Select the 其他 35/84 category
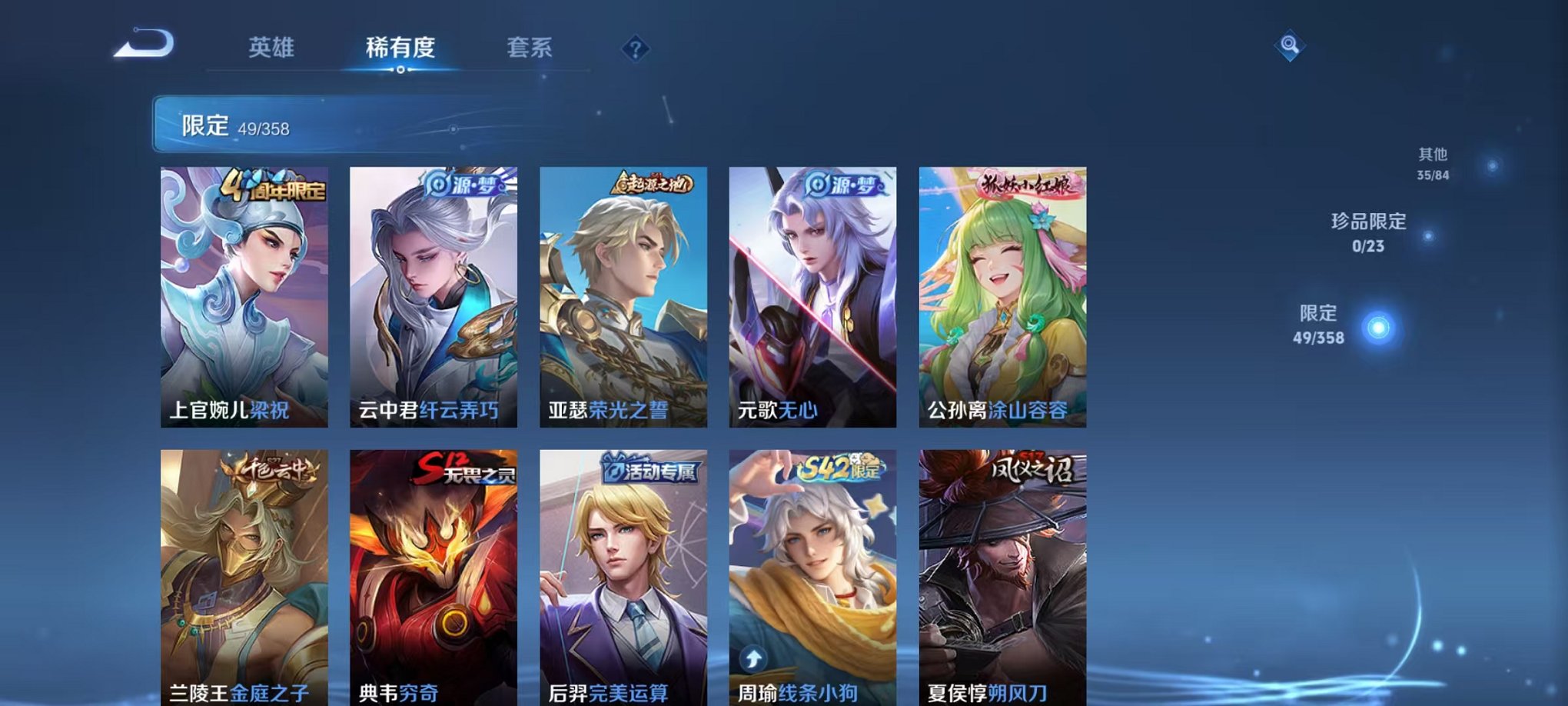This screenshot has height=706, width=1568. click(1433, 161)
